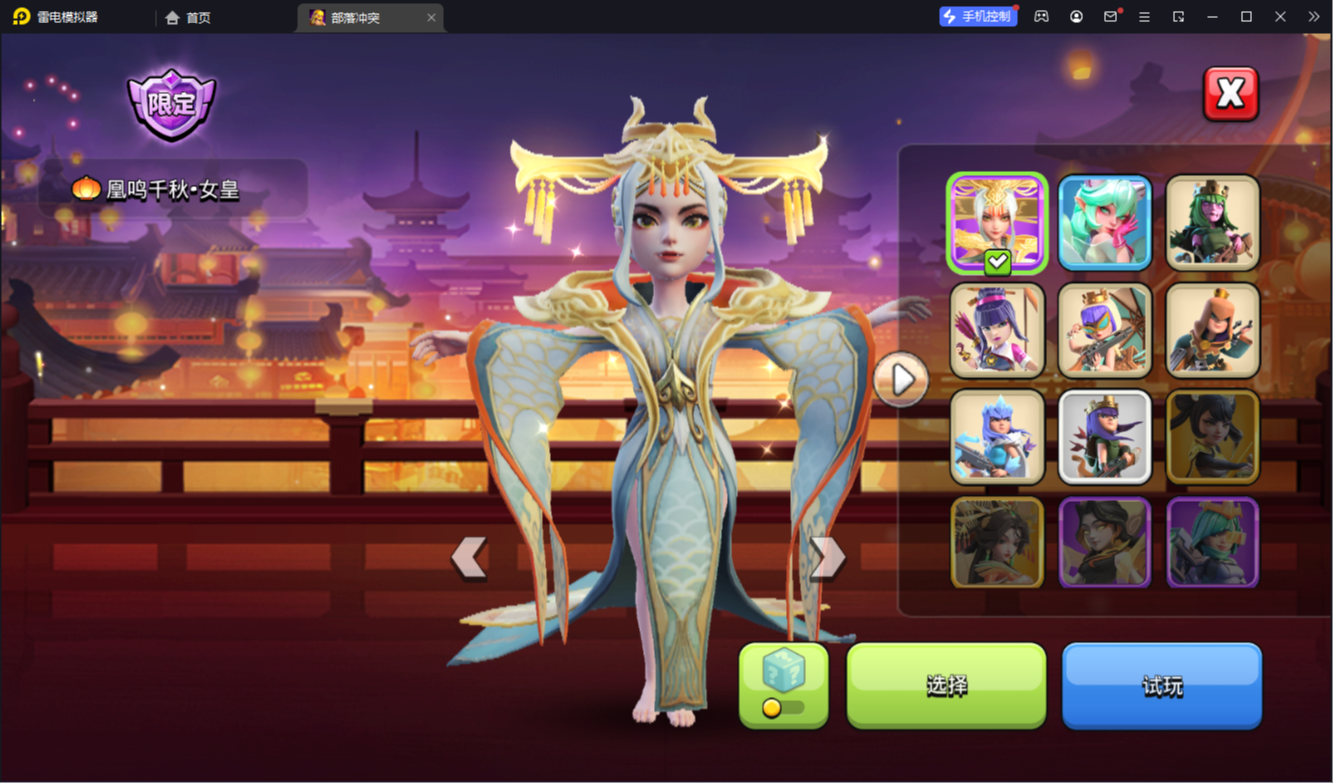
Task: Pick the purple ponytail queen skin holding arrows
Action: point(997,330)
